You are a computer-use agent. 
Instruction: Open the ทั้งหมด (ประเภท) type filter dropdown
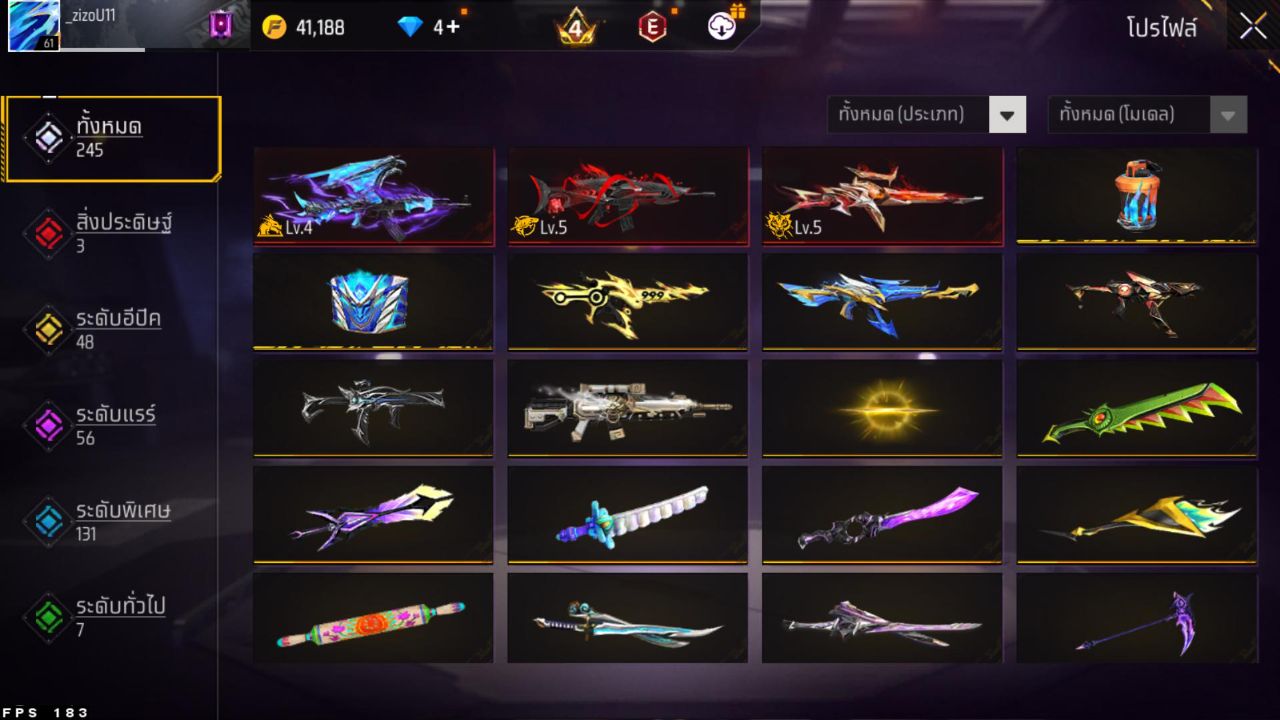coord(926,114)
